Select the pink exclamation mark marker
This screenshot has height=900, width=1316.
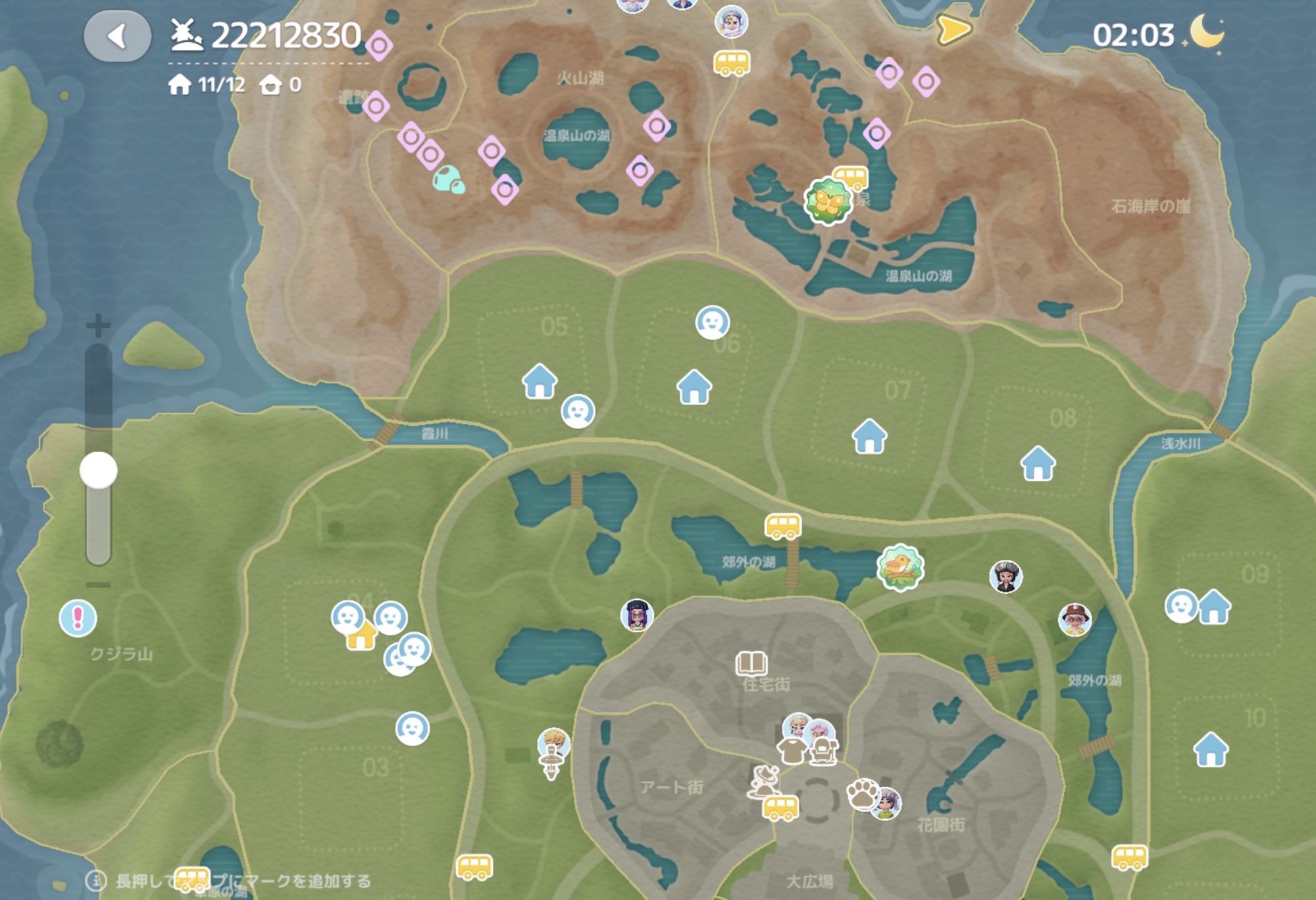pos(78,618)
